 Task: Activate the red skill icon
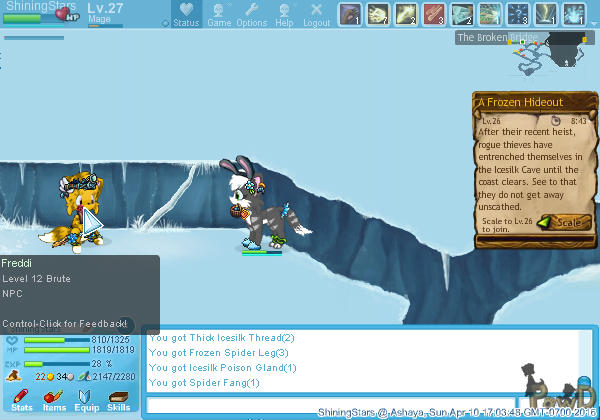pyautogui.click(x=433, y=14)
